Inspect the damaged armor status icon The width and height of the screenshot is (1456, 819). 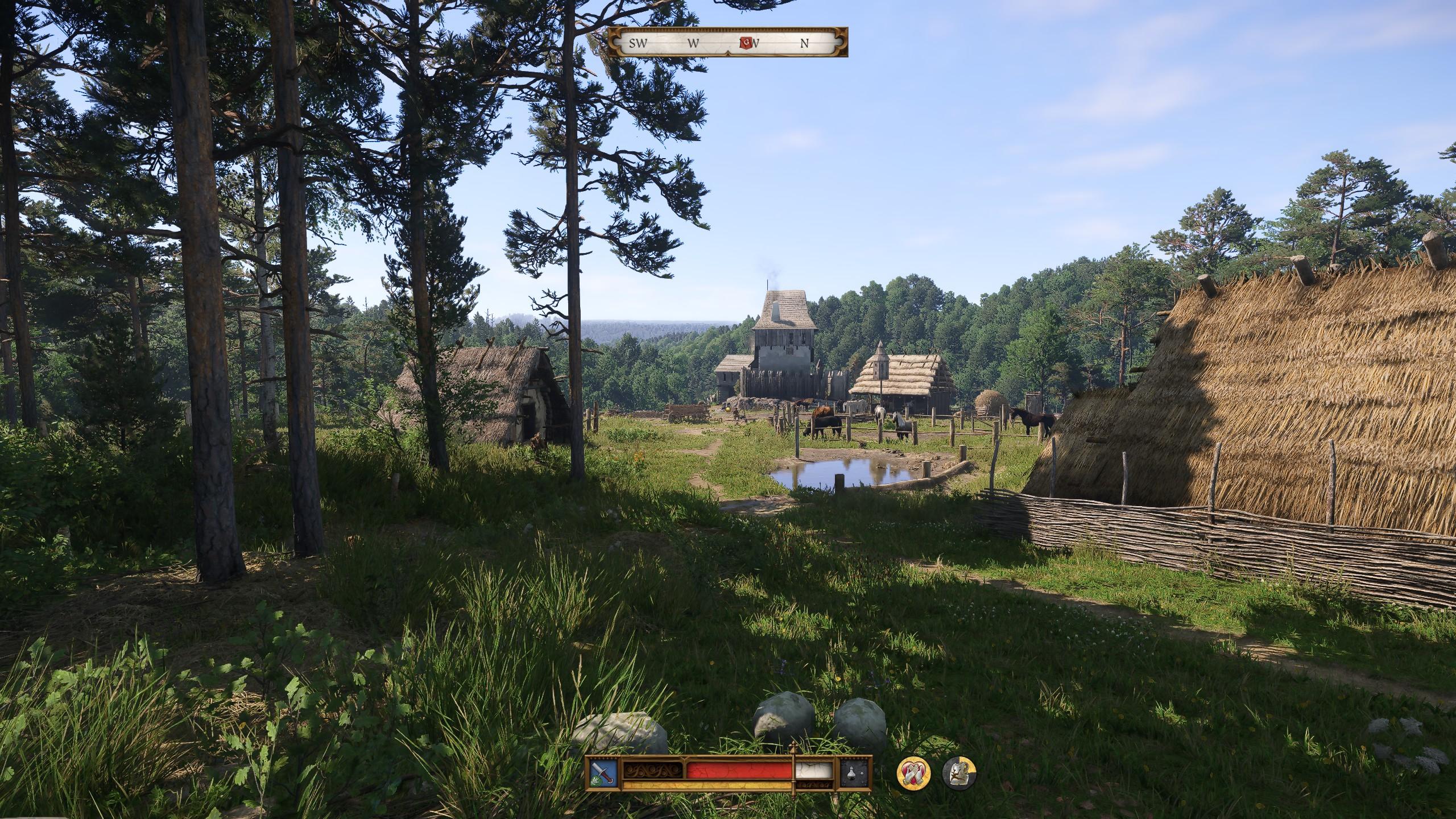[959, 773]
